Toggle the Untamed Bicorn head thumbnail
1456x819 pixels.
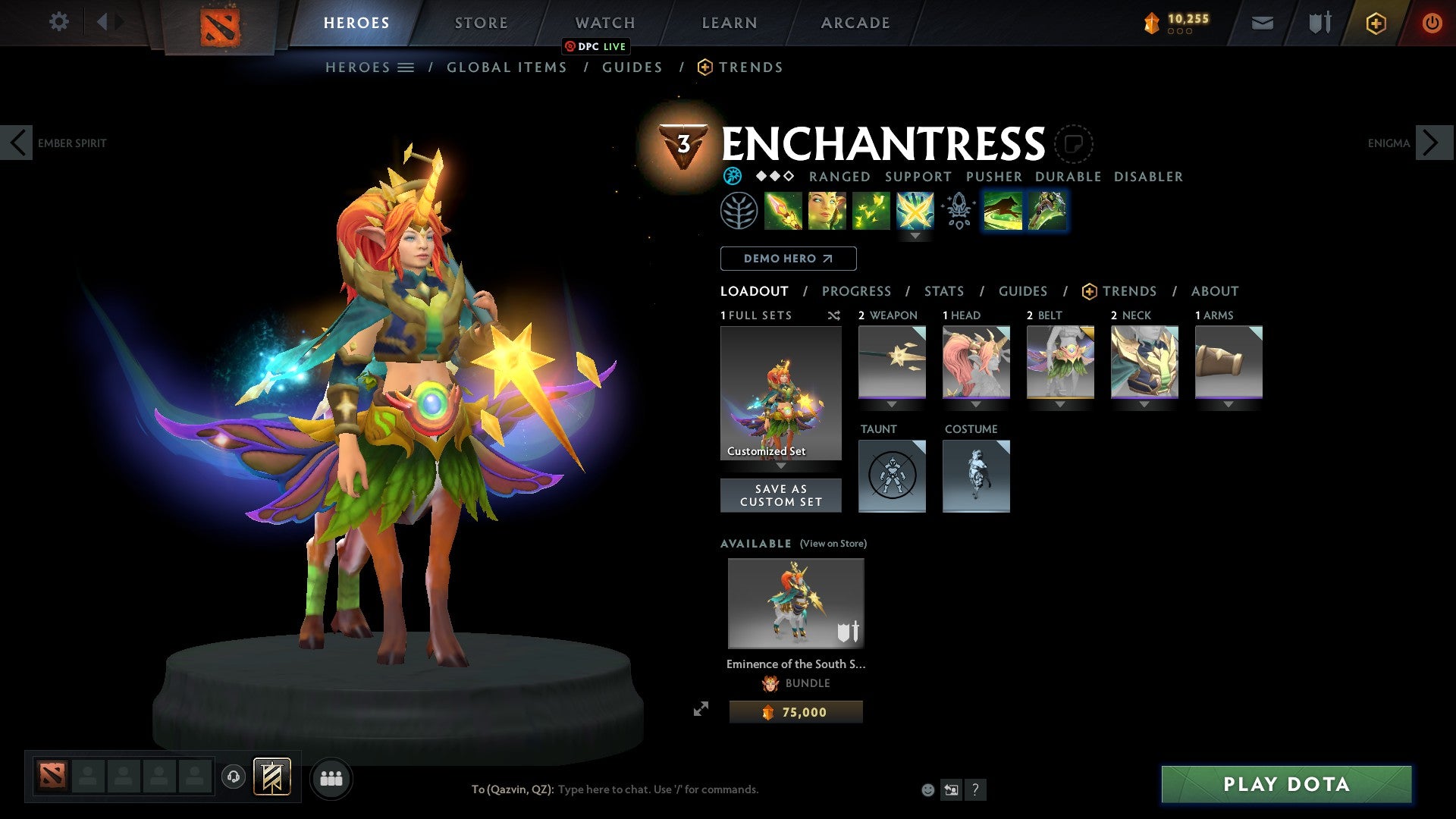976,362
